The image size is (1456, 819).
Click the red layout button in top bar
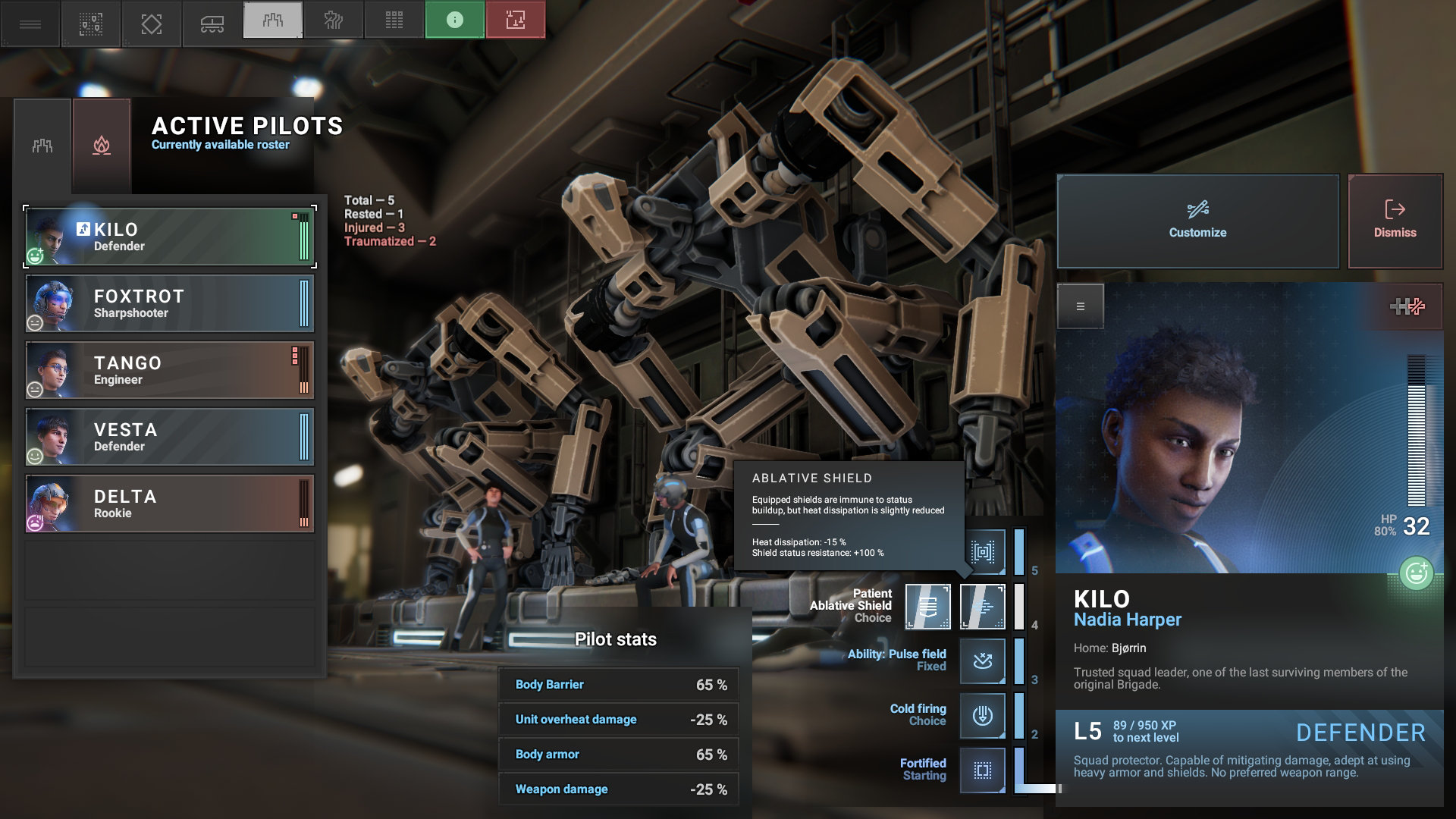coord(515,20)
